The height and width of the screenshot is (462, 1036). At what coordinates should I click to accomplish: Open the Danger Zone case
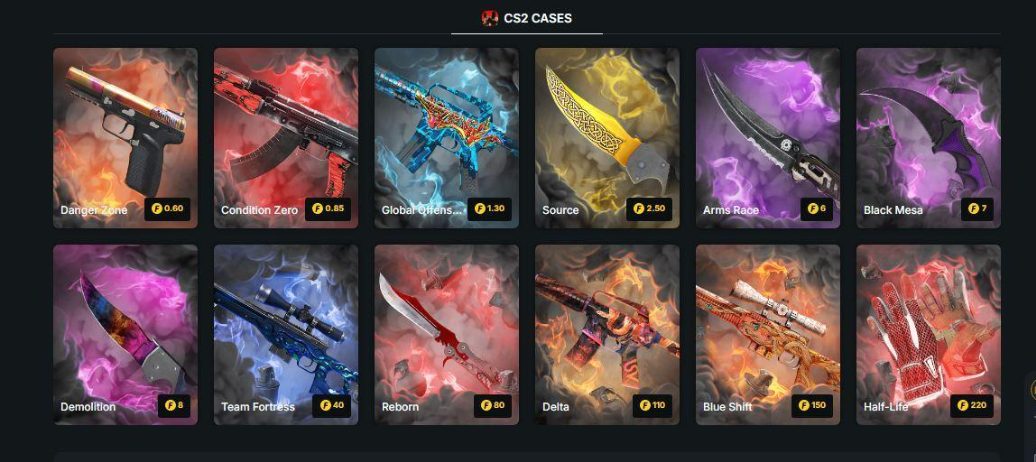125,138
